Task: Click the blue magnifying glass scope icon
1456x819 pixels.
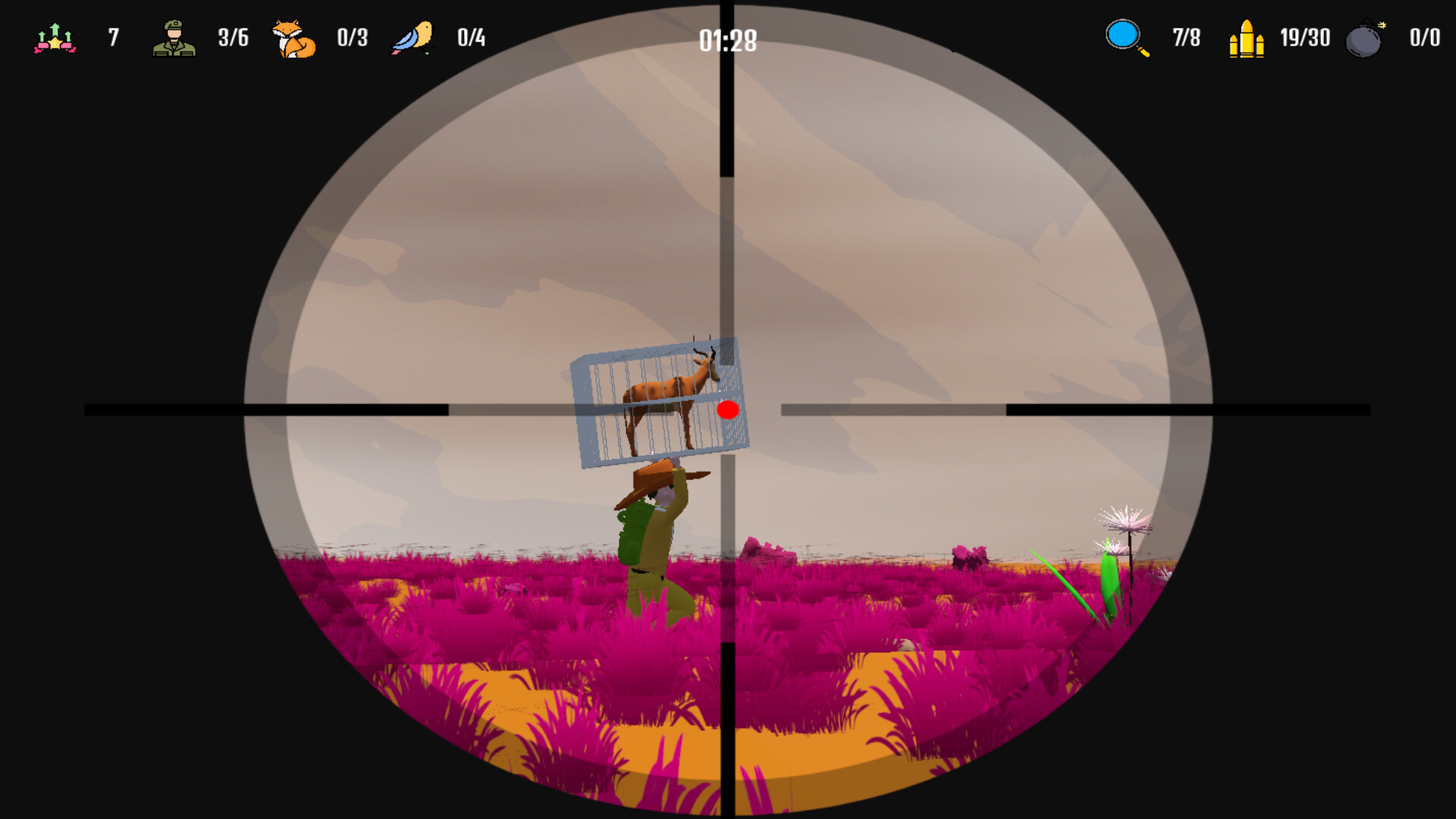Action: pyautogui.click(x=1122, y=36)
